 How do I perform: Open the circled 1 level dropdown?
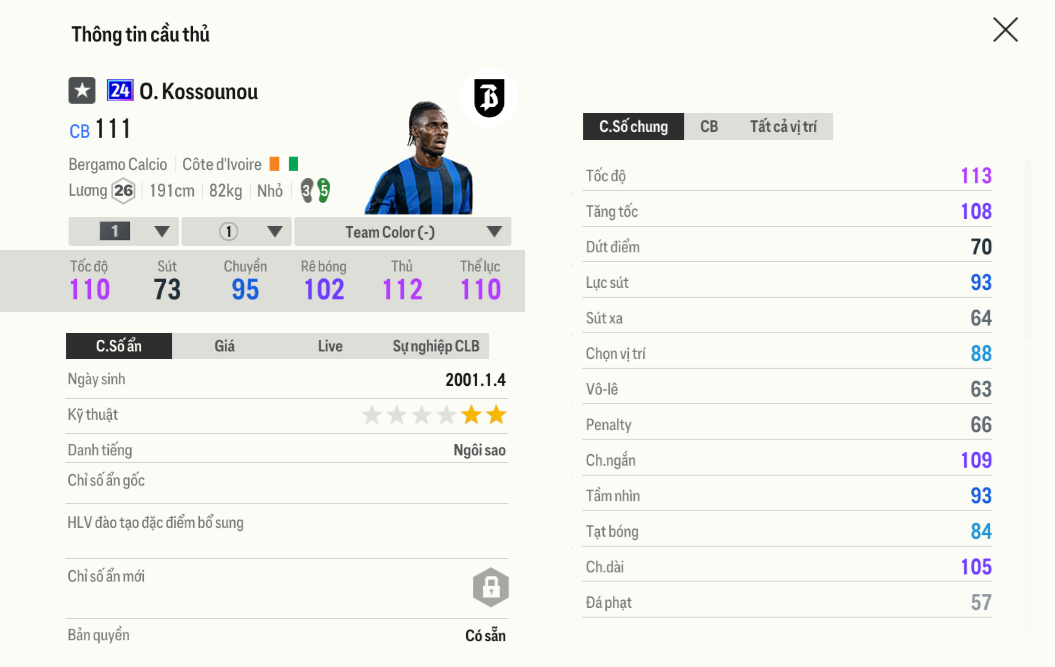237,231
